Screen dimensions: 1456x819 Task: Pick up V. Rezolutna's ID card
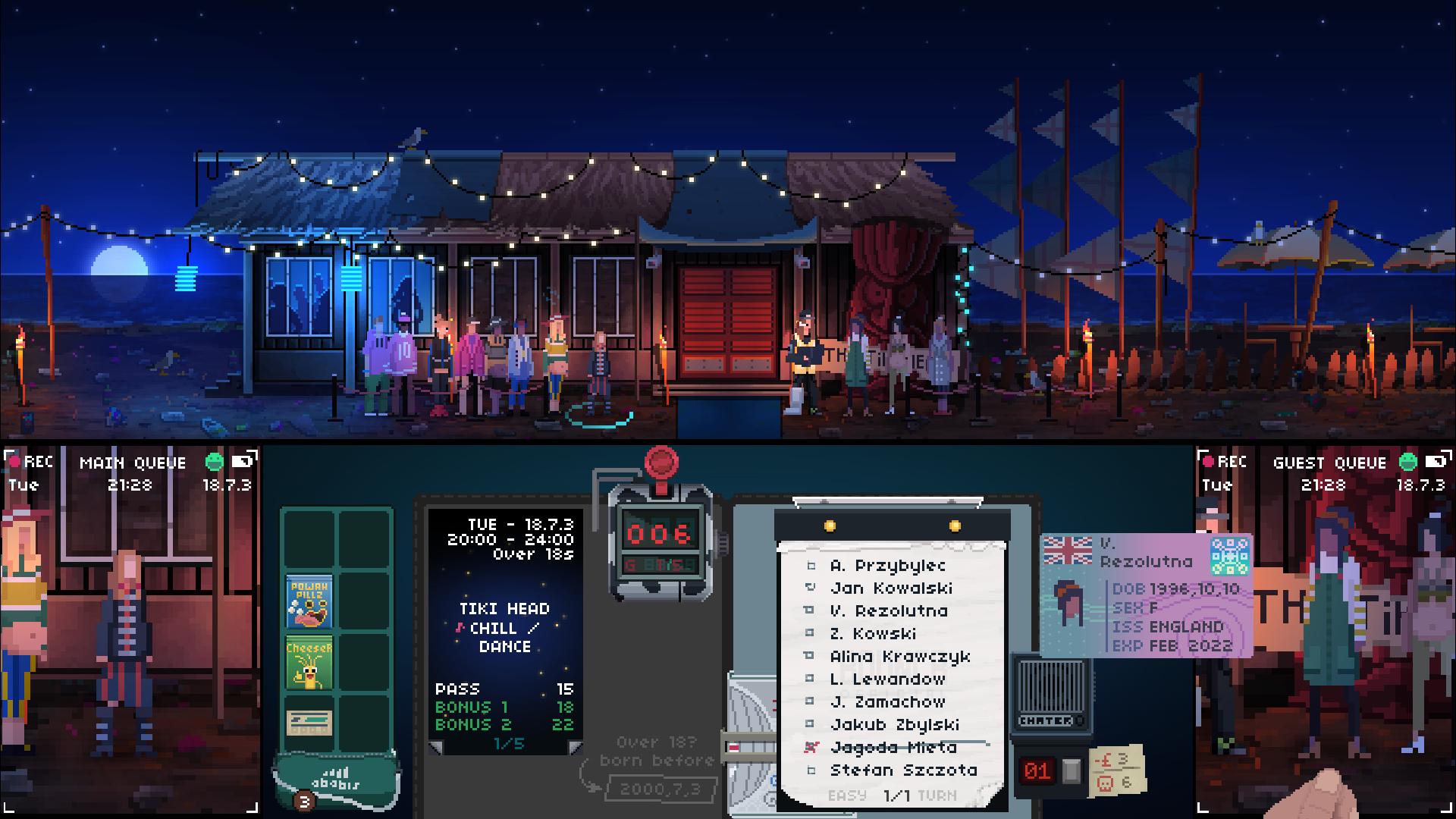1145,595
